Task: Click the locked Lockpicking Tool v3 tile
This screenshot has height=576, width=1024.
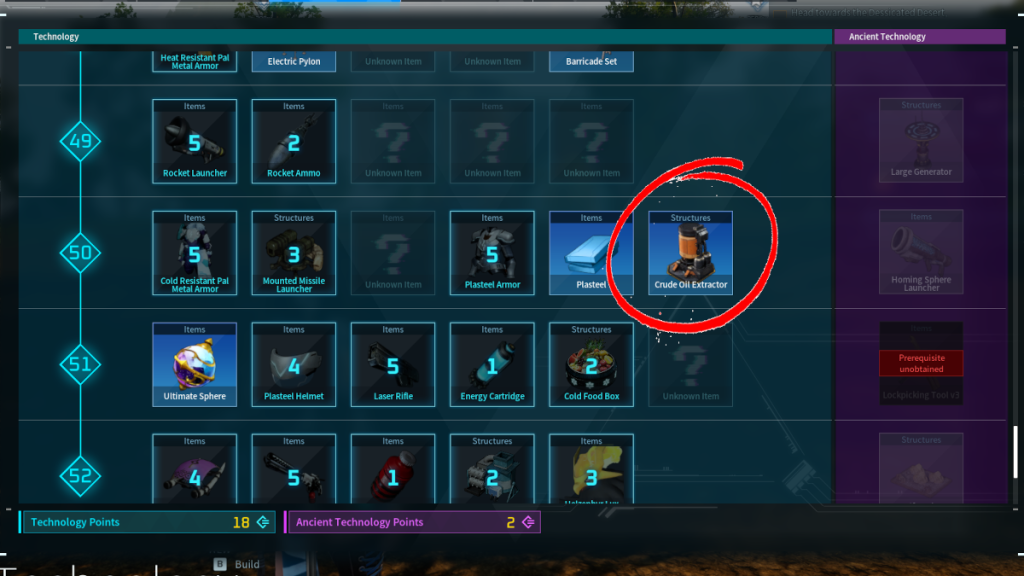Action: coord(921,364)
